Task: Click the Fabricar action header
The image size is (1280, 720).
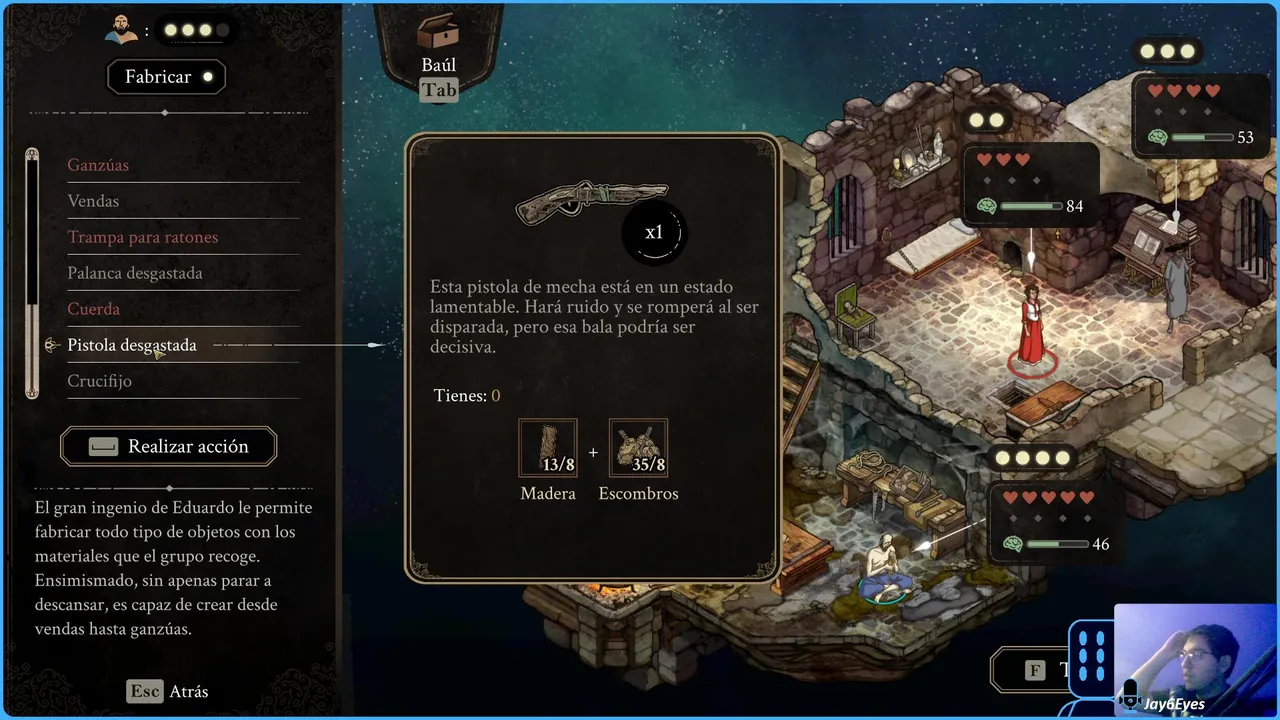Action: [x=168, y=77]
